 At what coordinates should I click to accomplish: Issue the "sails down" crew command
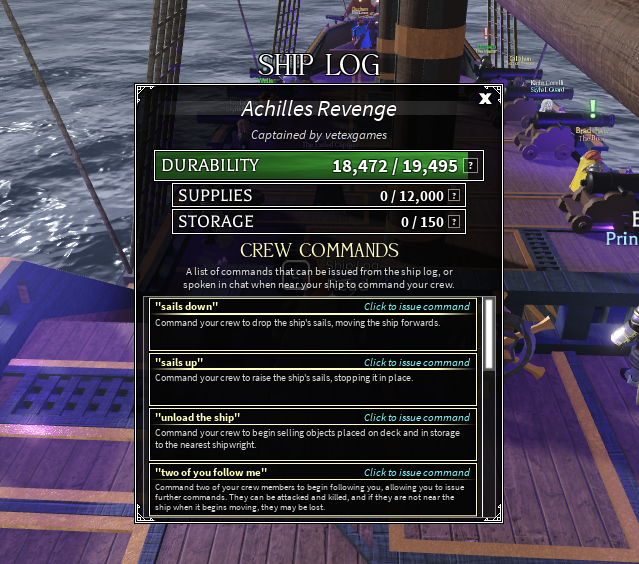pos(416,307)
